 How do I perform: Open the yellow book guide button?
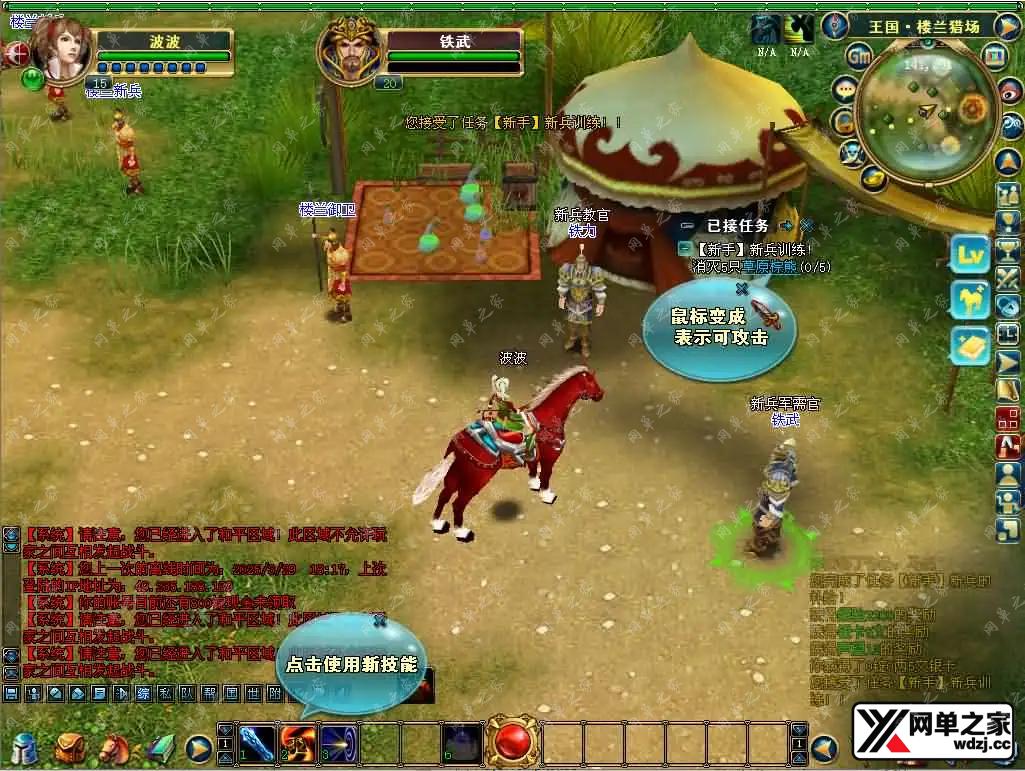tap(969, 346)
